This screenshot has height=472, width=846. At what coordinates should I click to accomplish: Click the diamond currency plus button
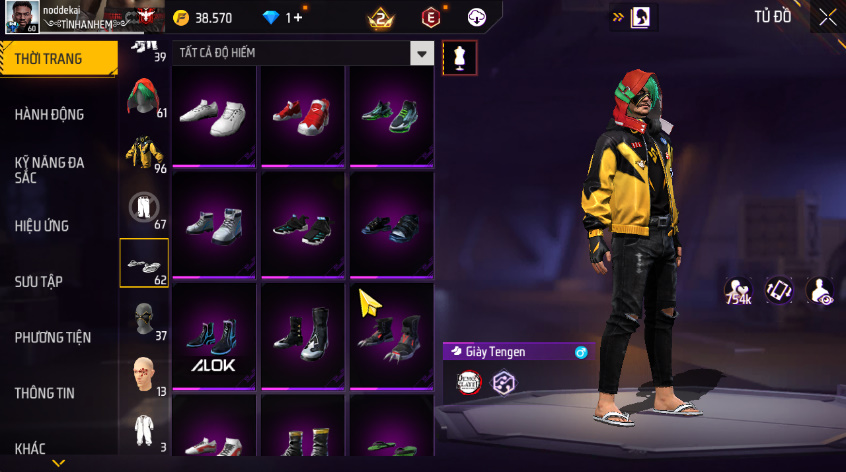298,18
